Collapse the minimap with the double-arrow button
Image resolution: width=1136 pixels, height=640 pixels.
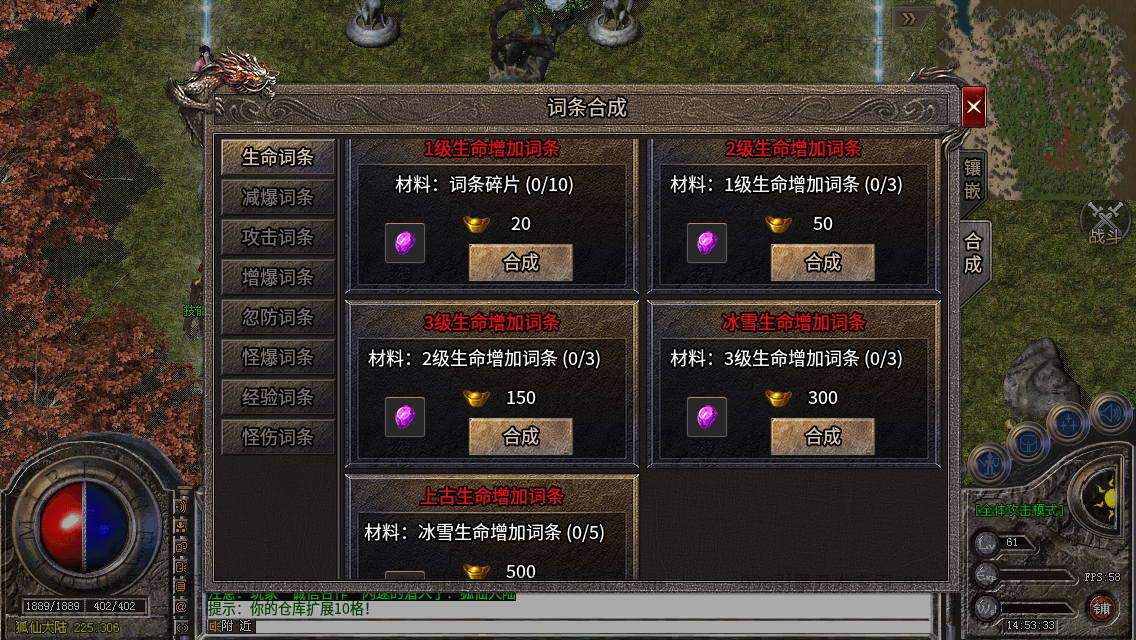click(x=909, y=19)
